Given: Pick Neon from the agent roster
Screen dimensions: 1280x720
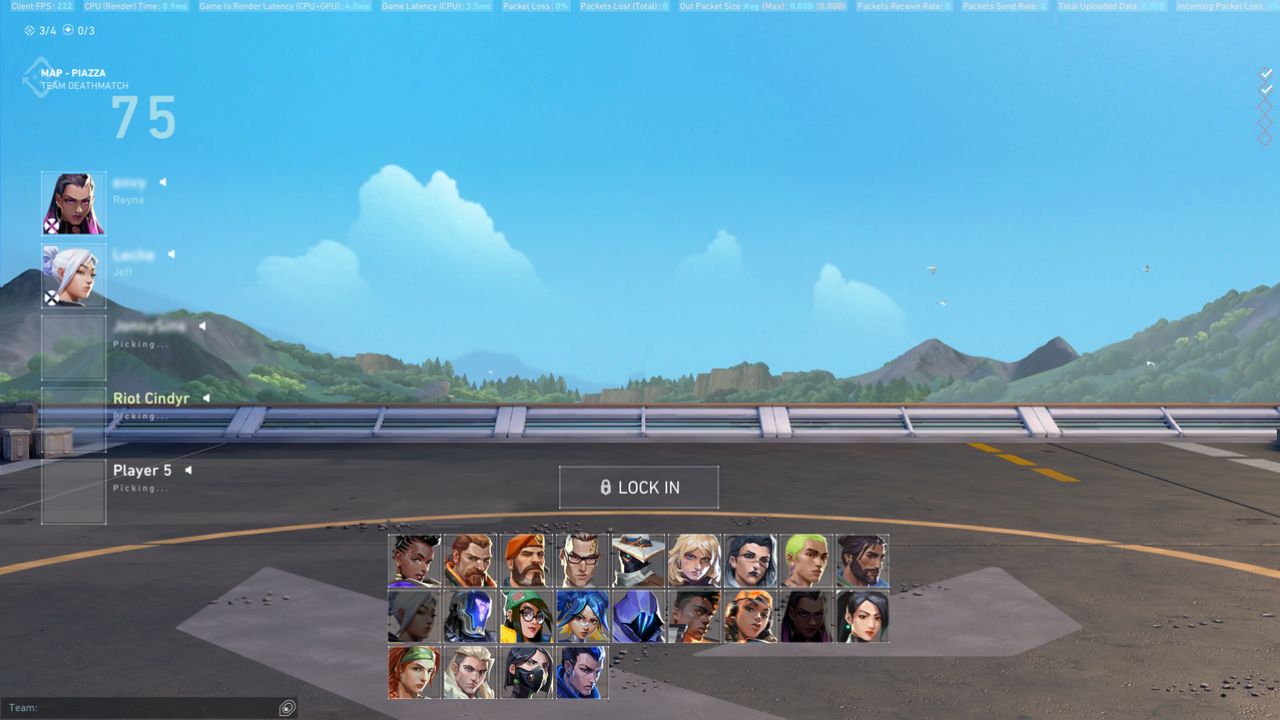Looking at the screenshot, I should [x=583, y=615].
